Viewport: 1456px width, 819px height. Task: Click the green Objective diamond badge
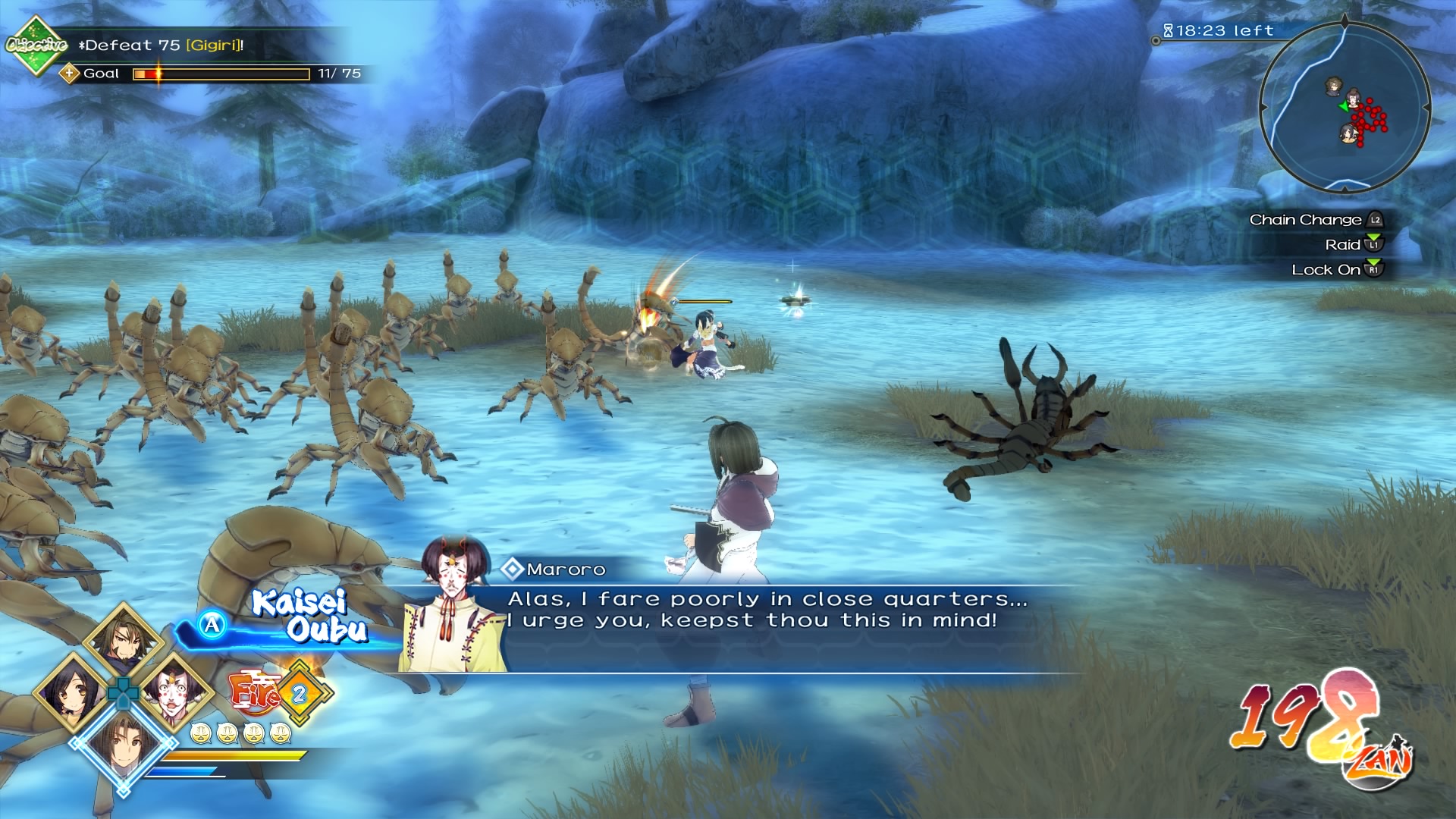[x=34, y=45]
